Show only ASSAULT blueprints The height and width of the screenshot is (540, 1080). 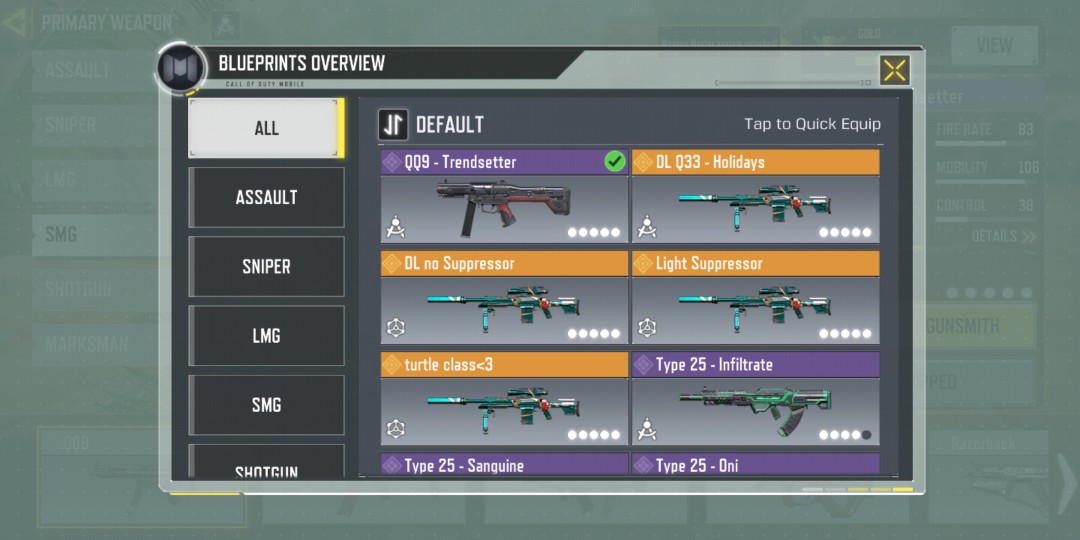pyautogui.click(x=266, y=197)
